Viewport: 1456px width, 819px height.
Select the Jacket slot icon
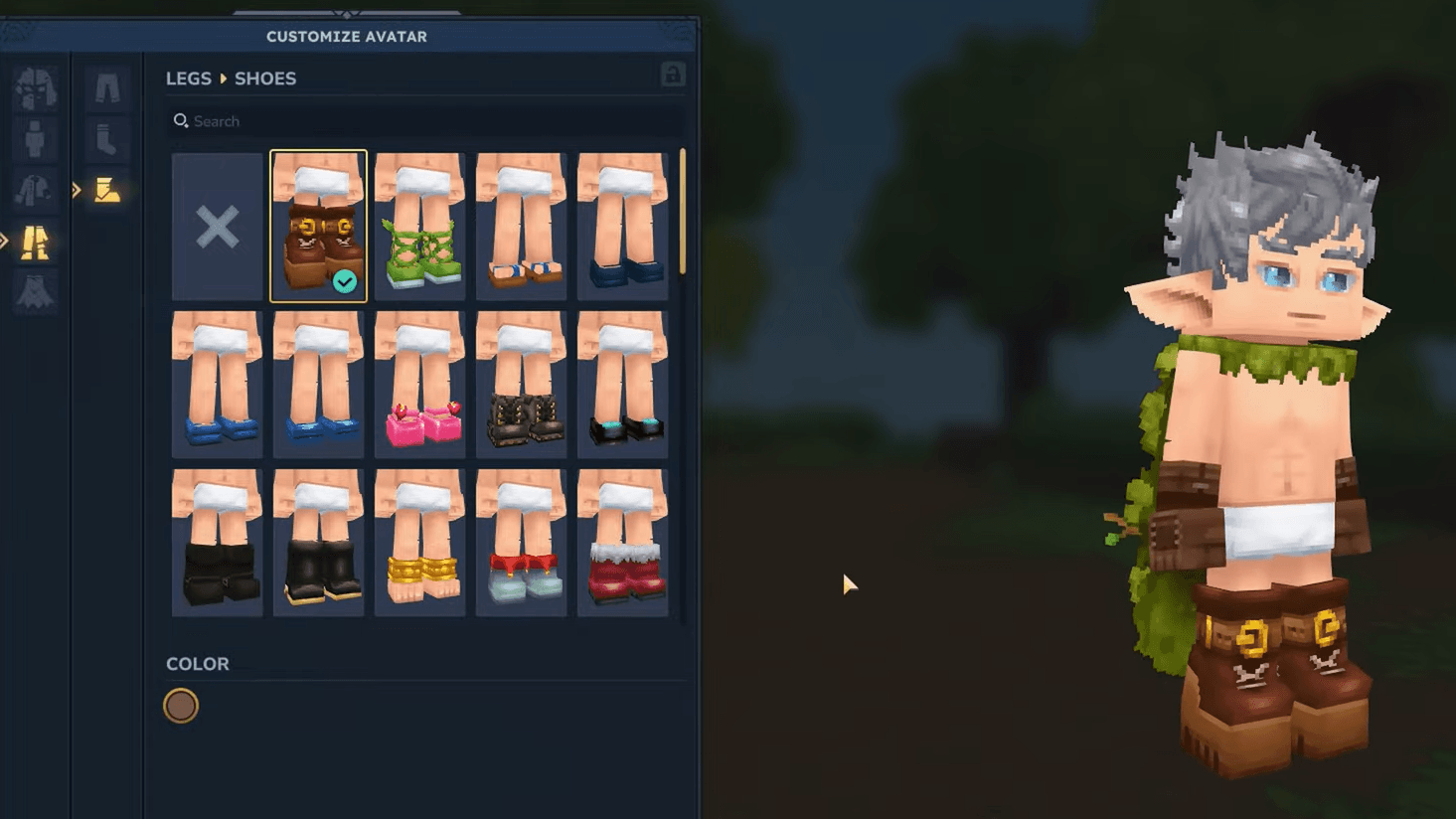(35, 189)
